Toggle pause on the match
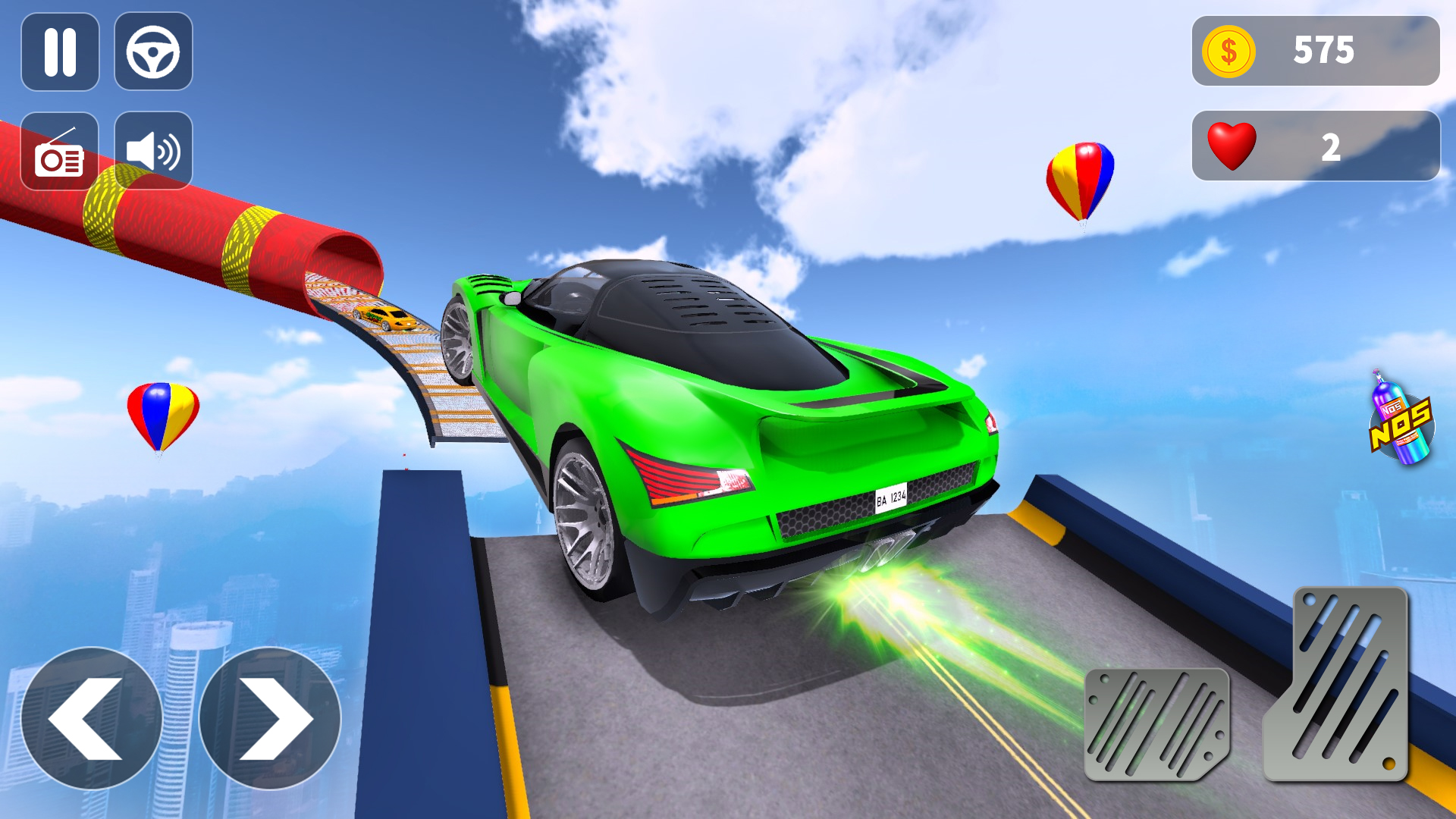This screenshot has width=1456, height=819. 60,52
